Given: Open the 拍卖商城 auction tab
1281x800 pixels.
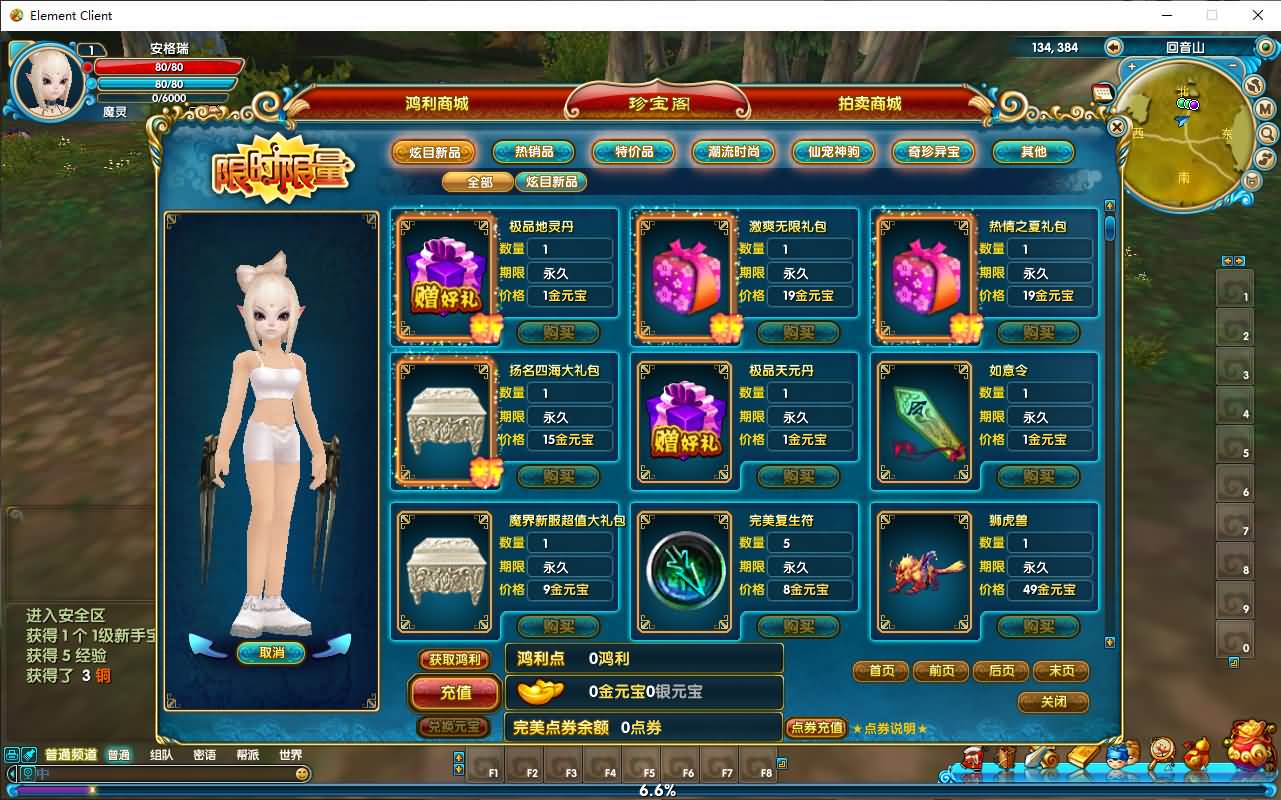Looking at the screenshot, I should (x=869, y=103).
